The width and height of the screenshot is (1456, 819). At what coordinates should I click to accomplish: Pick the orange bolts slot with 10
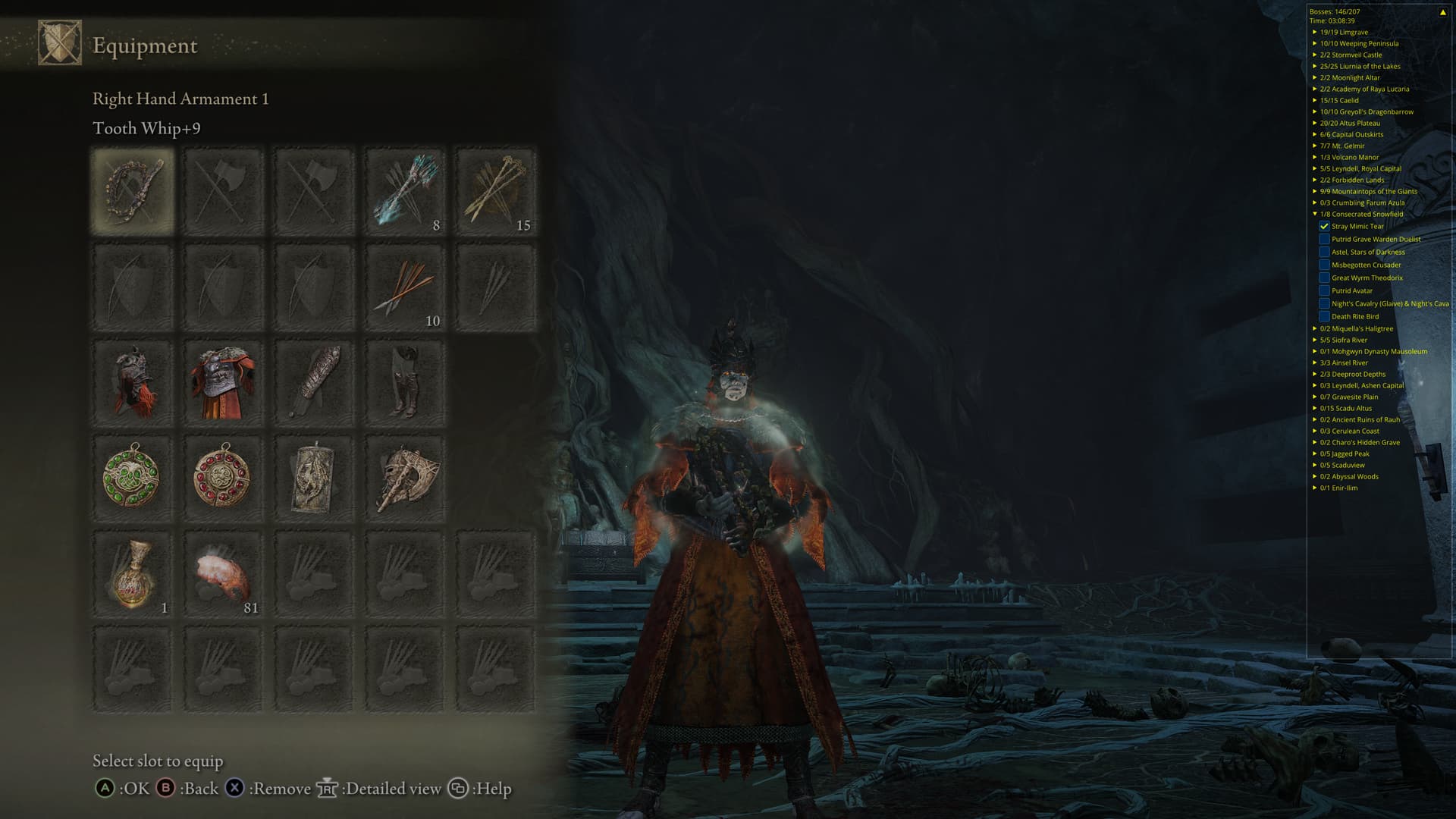(404, 287)
